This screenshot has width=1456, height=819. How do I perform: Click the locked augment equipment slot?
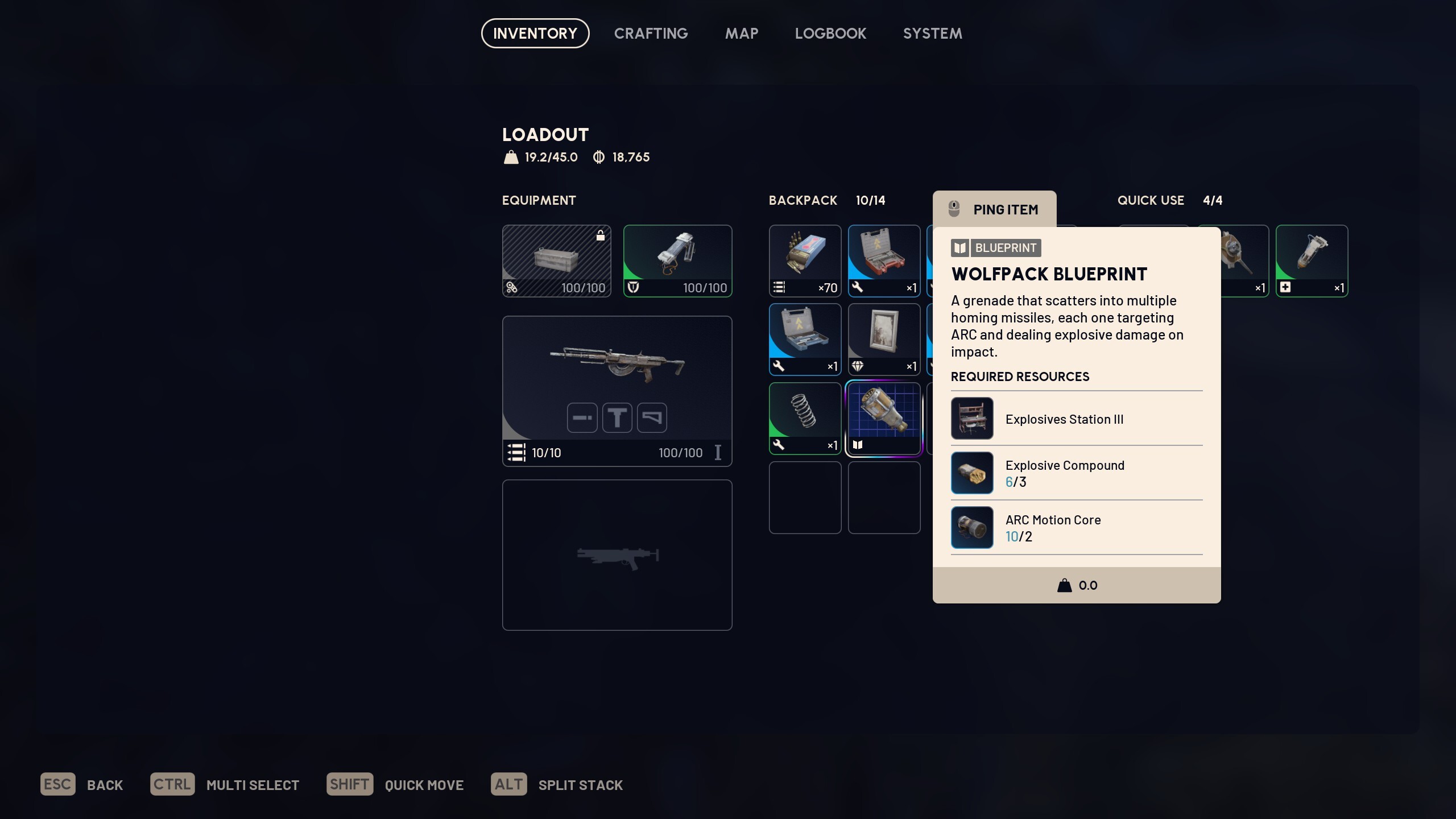pos(556,260)
